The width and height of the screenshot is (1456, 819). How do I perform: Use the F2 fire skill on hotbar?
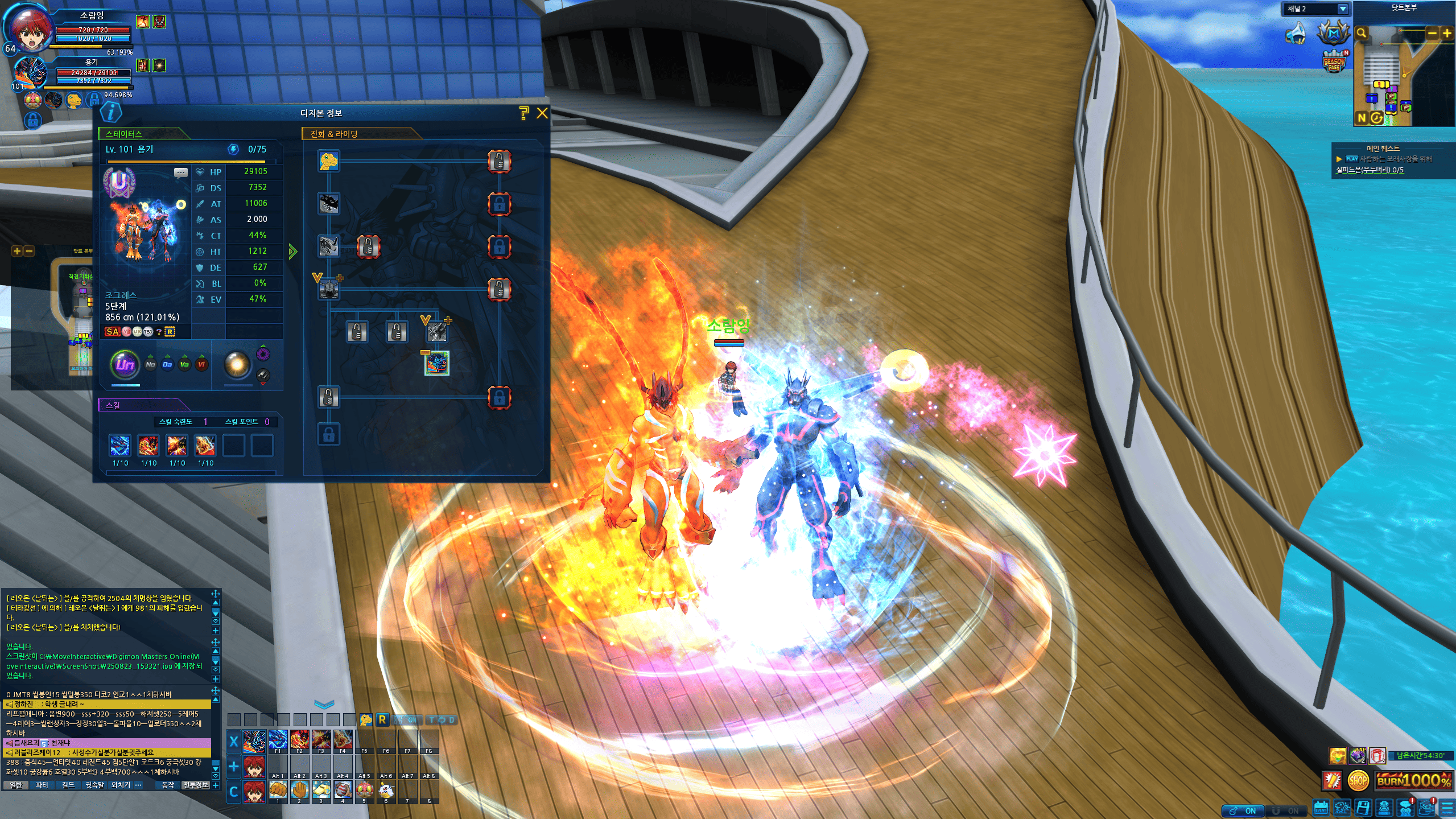click(x=299, y=739)
